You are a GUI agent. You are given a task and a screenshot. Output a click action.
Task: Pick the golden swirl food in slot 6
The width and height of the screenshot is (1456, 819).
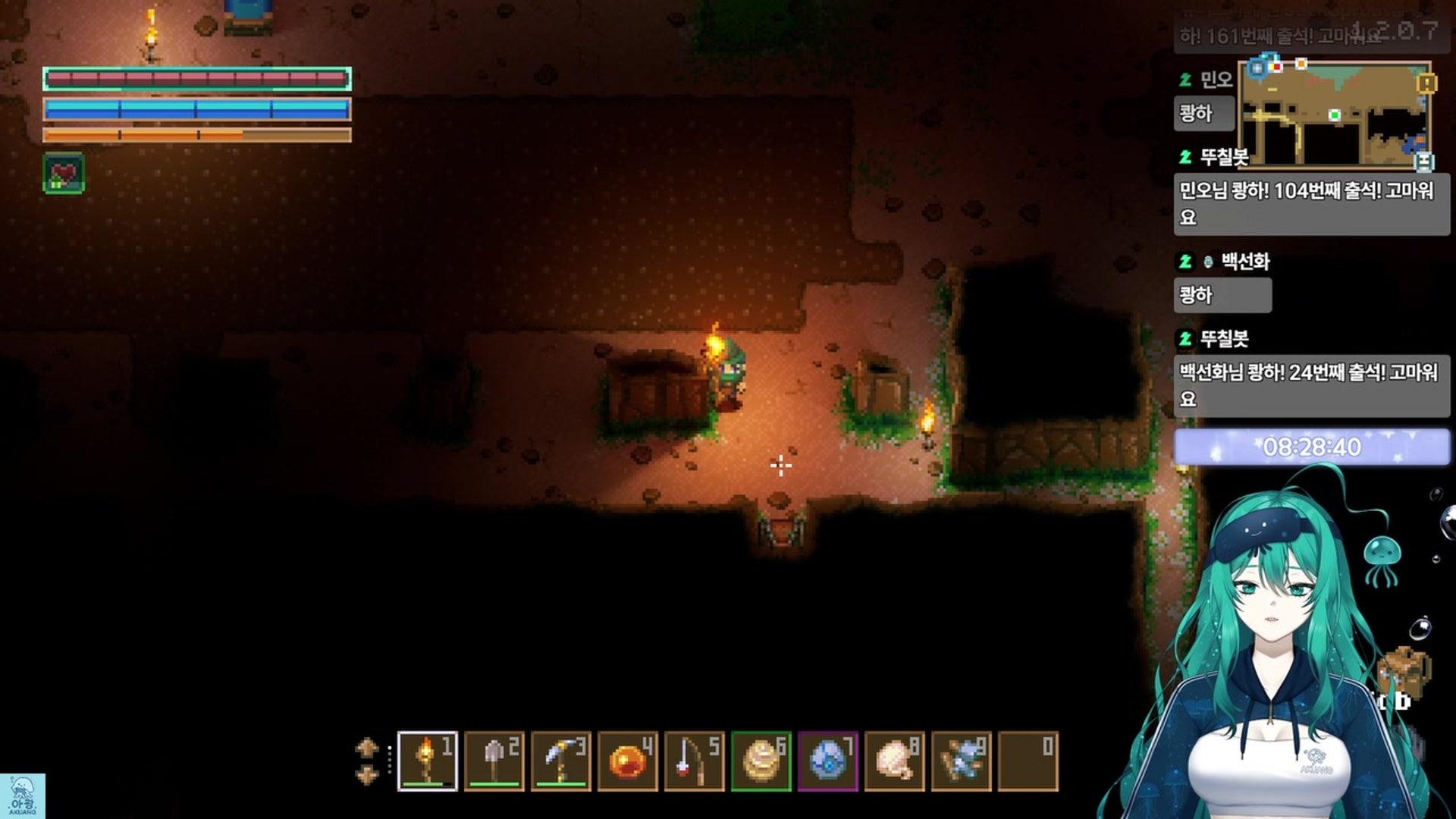761,761
